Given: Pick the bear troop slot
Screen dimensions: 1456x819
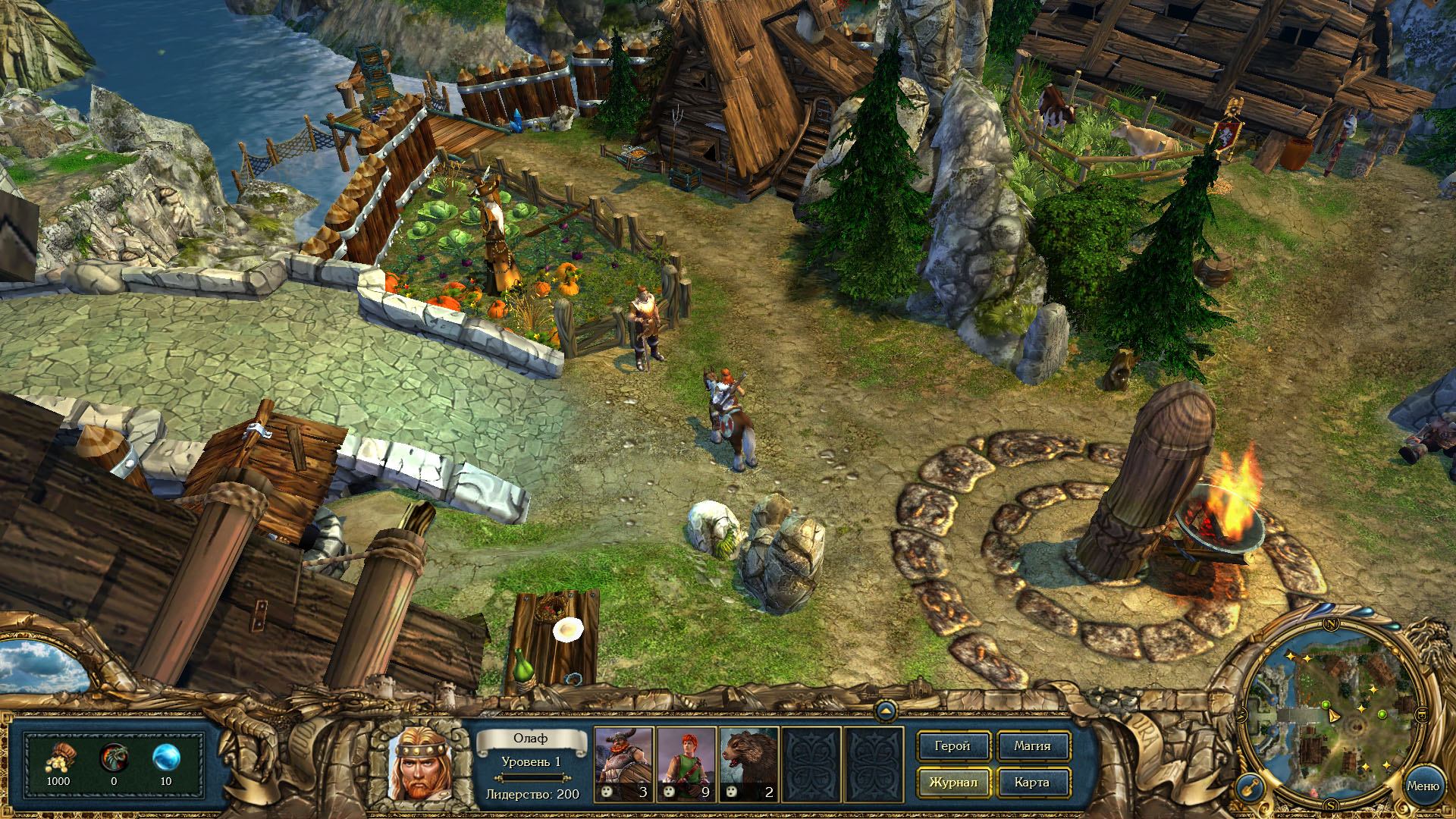Looking at the screenshot, I should tap(749, 764).
